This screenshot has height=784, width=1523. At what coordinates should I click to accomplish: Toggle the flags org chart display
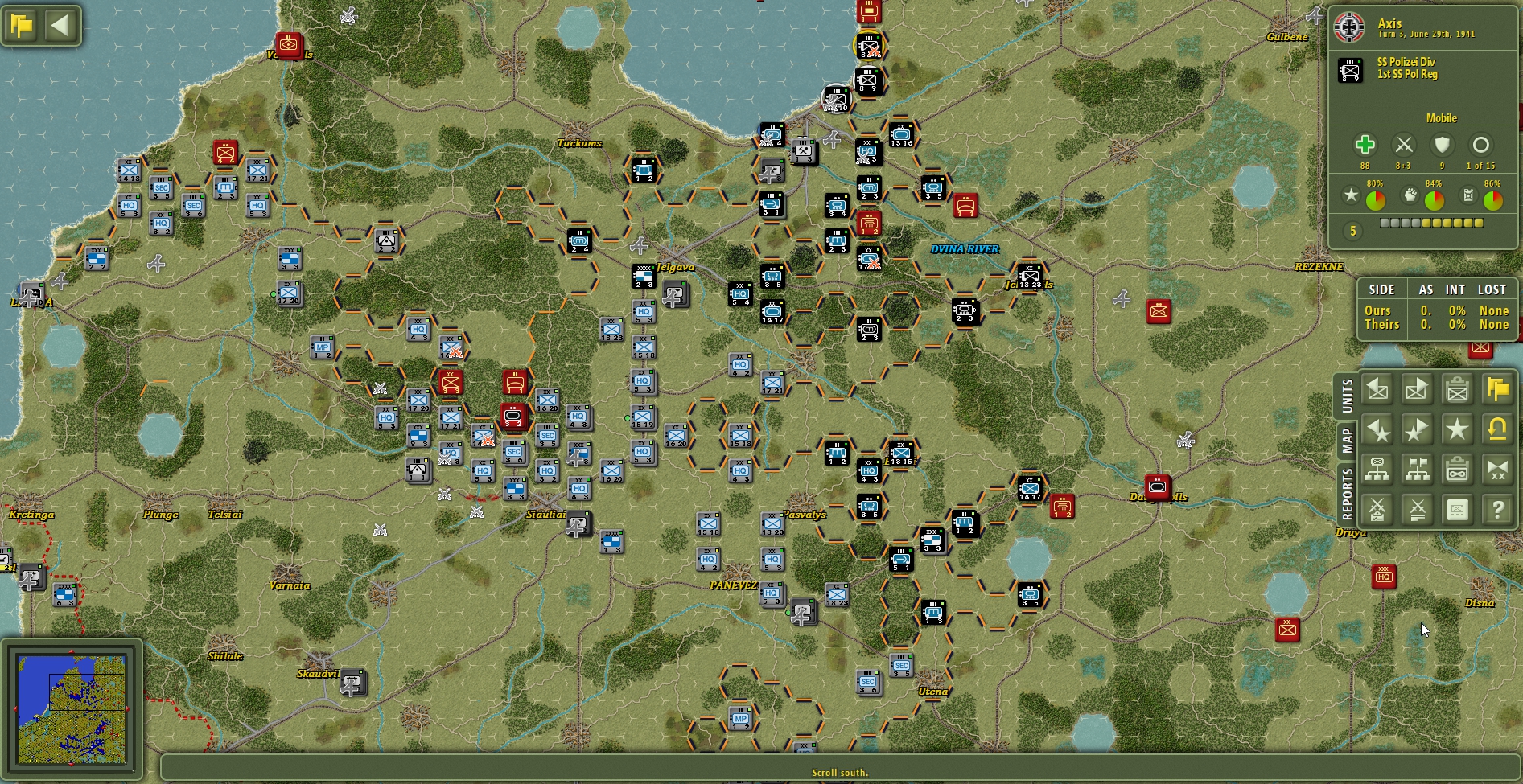[x=1417, y=470]
